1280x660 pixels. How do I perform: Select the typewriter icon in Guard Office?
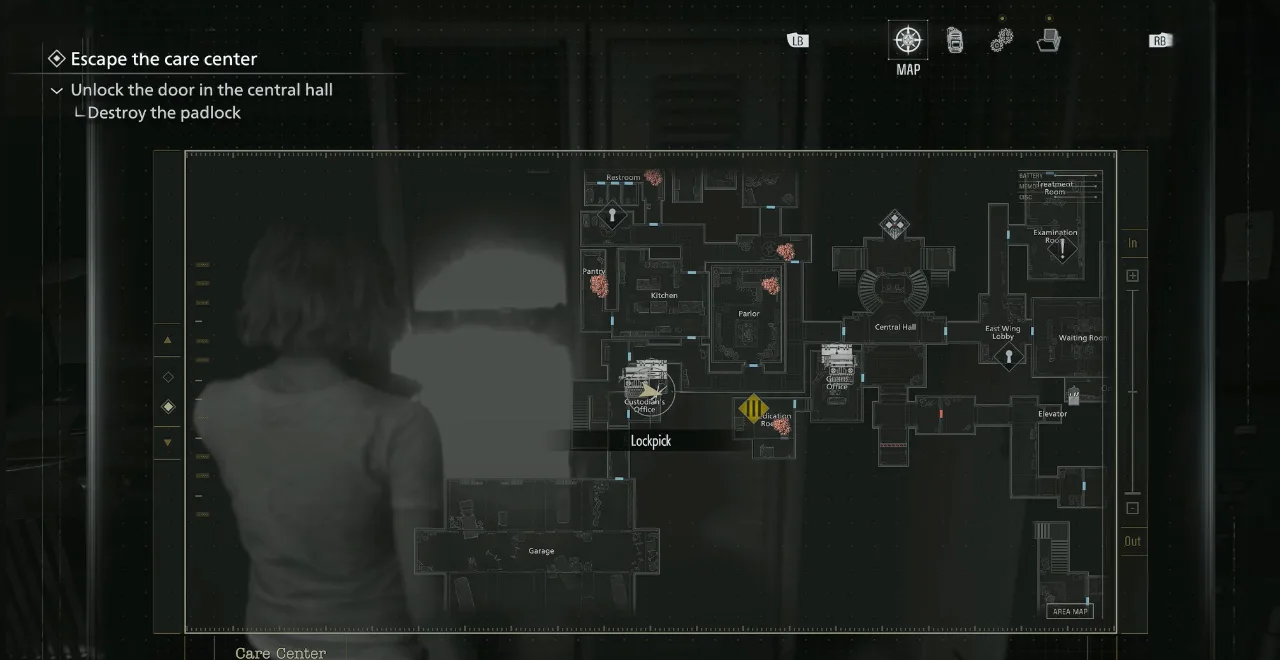pos(836,357)
